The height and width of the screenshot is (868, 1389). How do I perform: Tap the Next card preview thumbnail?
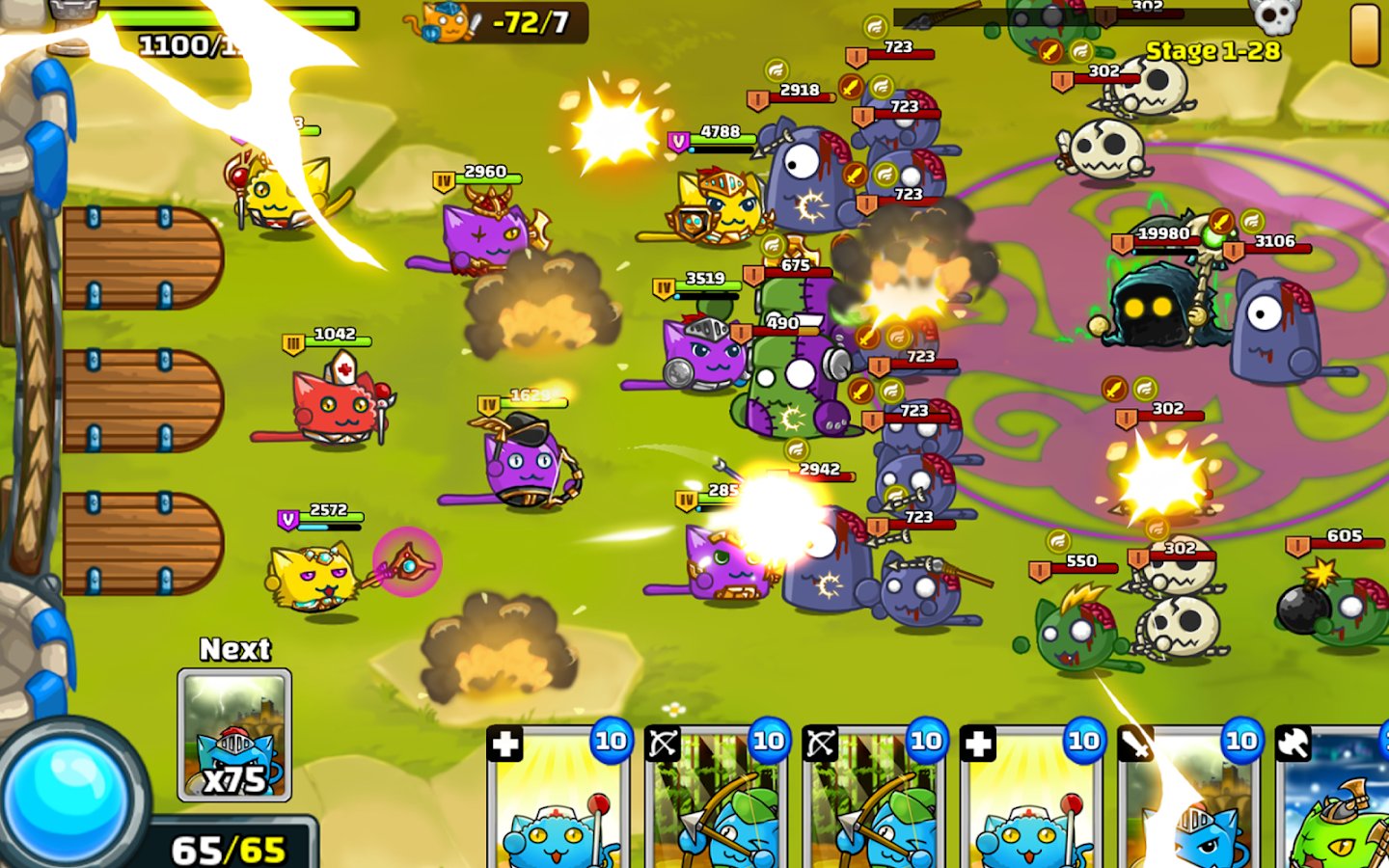[234, 735]
